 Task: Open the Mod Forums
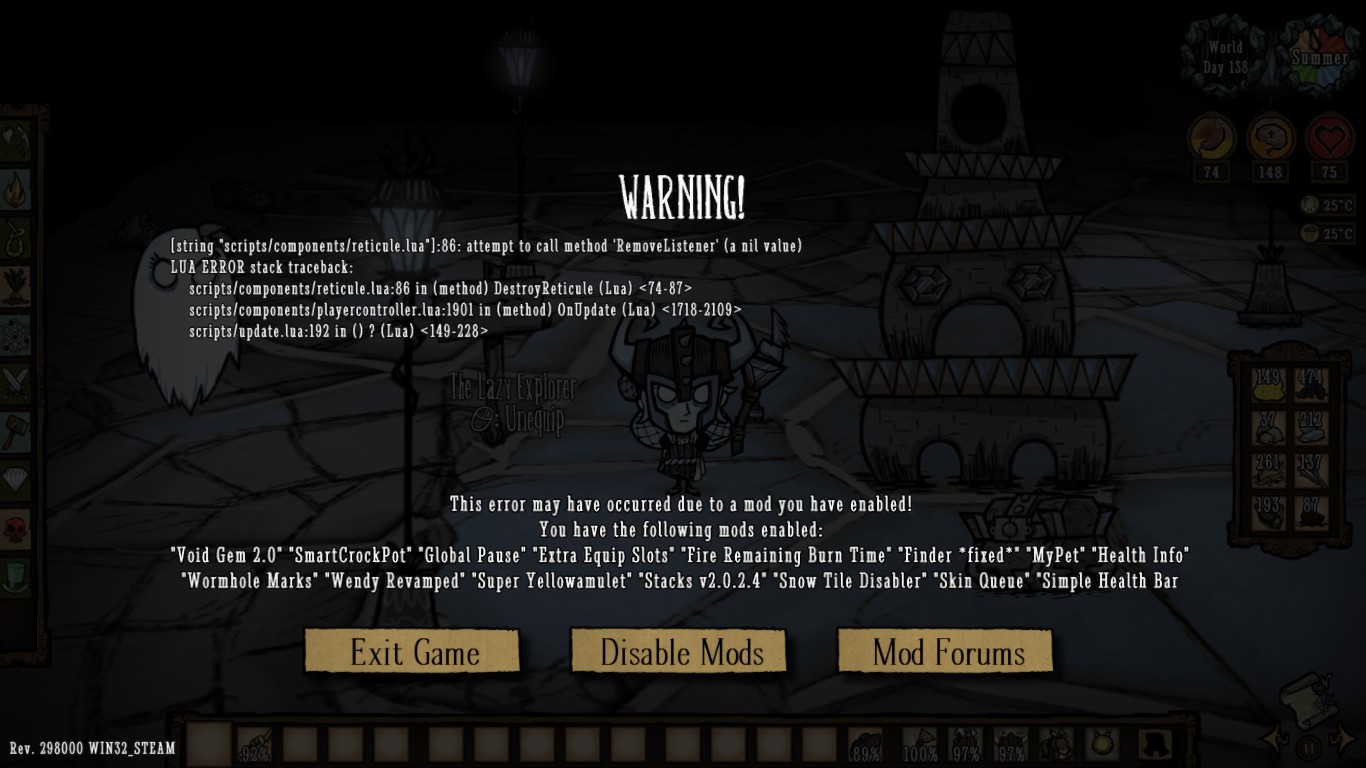point(945,651)
